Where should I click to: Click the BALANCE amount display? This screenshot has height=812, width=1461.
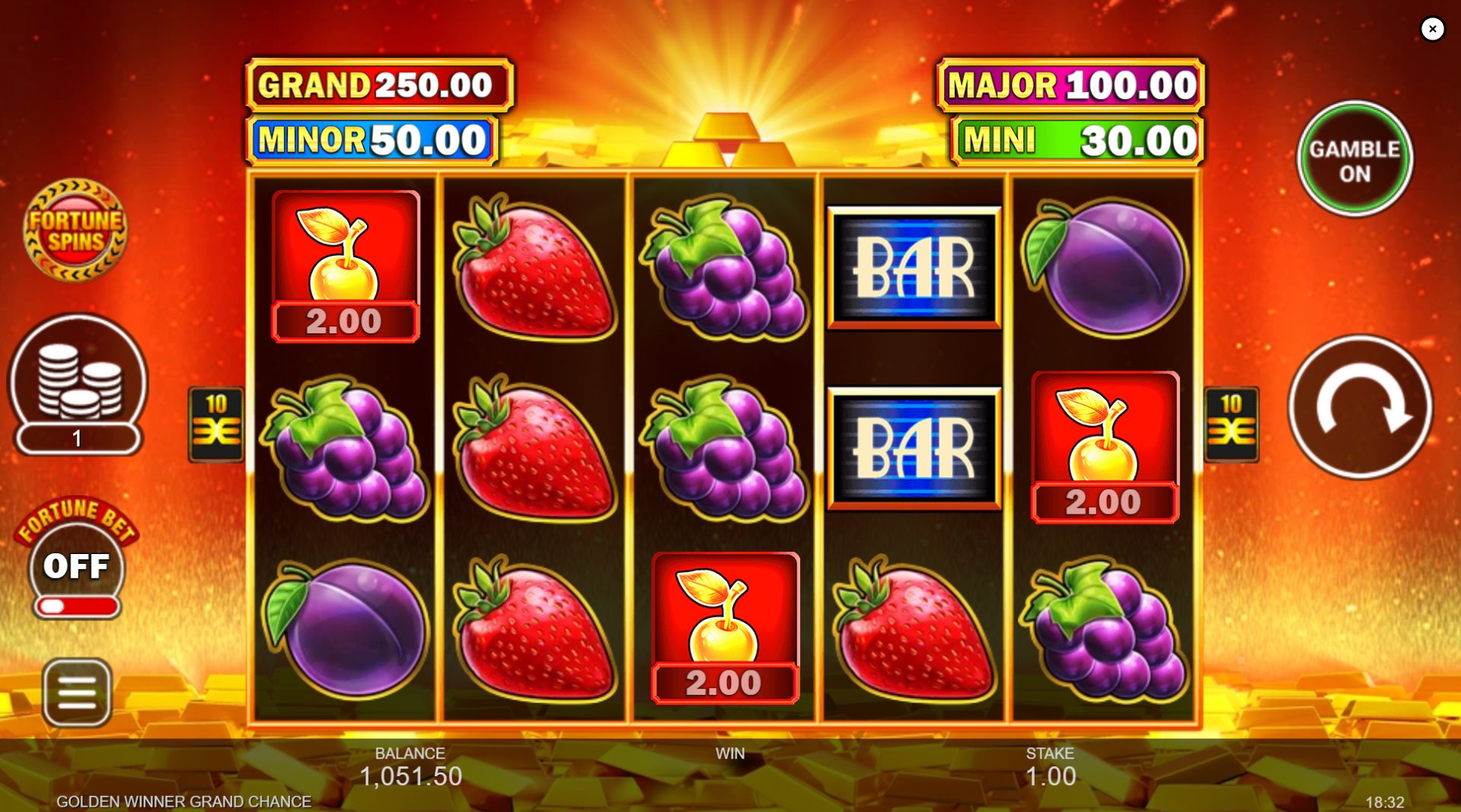coord(410,776)
